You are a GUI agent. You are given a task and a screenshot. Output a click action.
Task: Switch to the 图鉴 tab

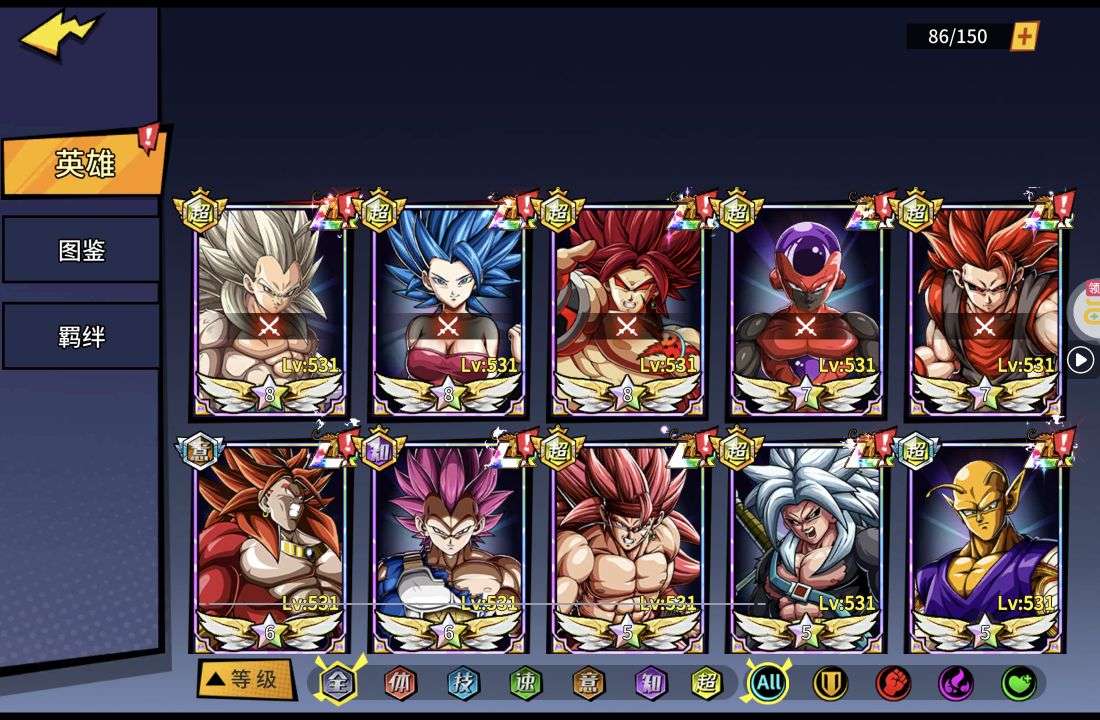(81, 250)
